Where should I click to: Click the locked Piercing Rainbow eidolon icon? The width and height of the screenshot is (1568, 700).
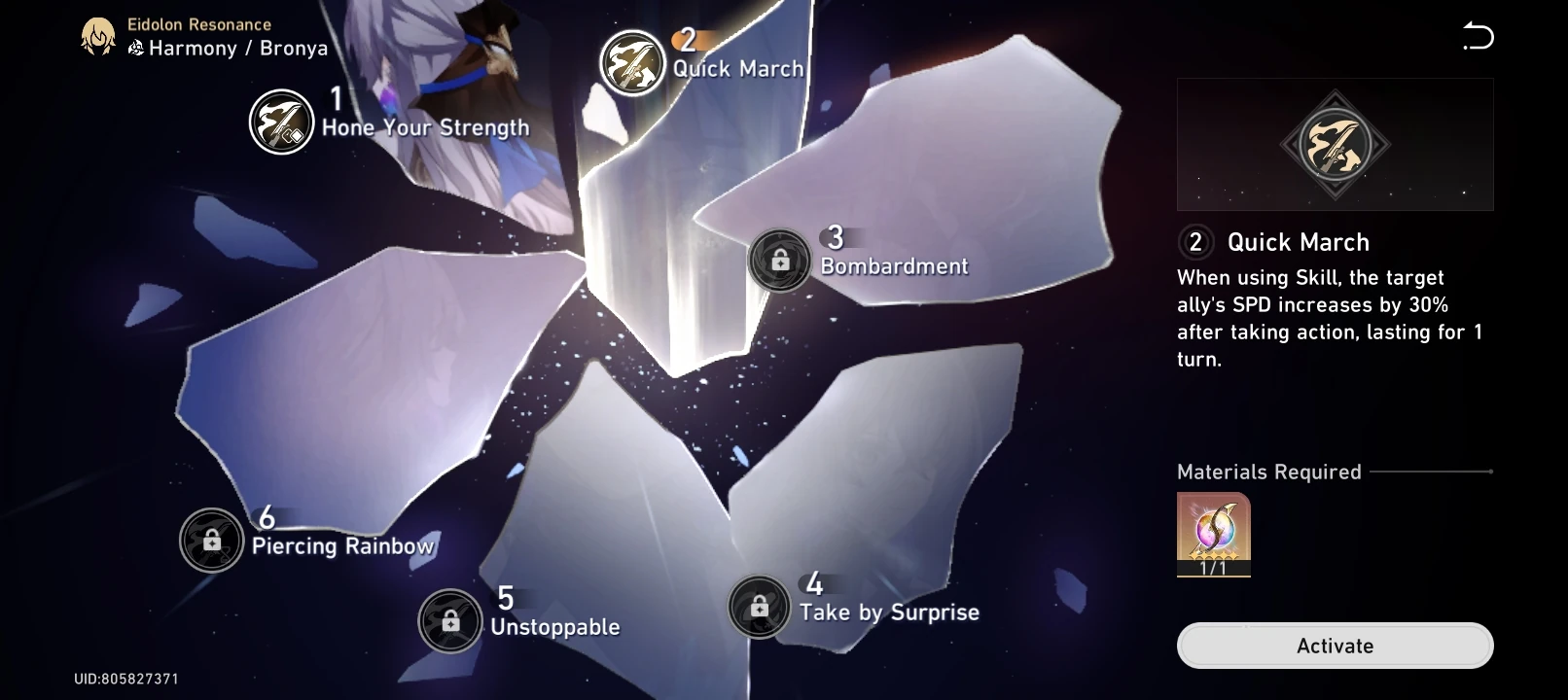(x=211, y=541)
